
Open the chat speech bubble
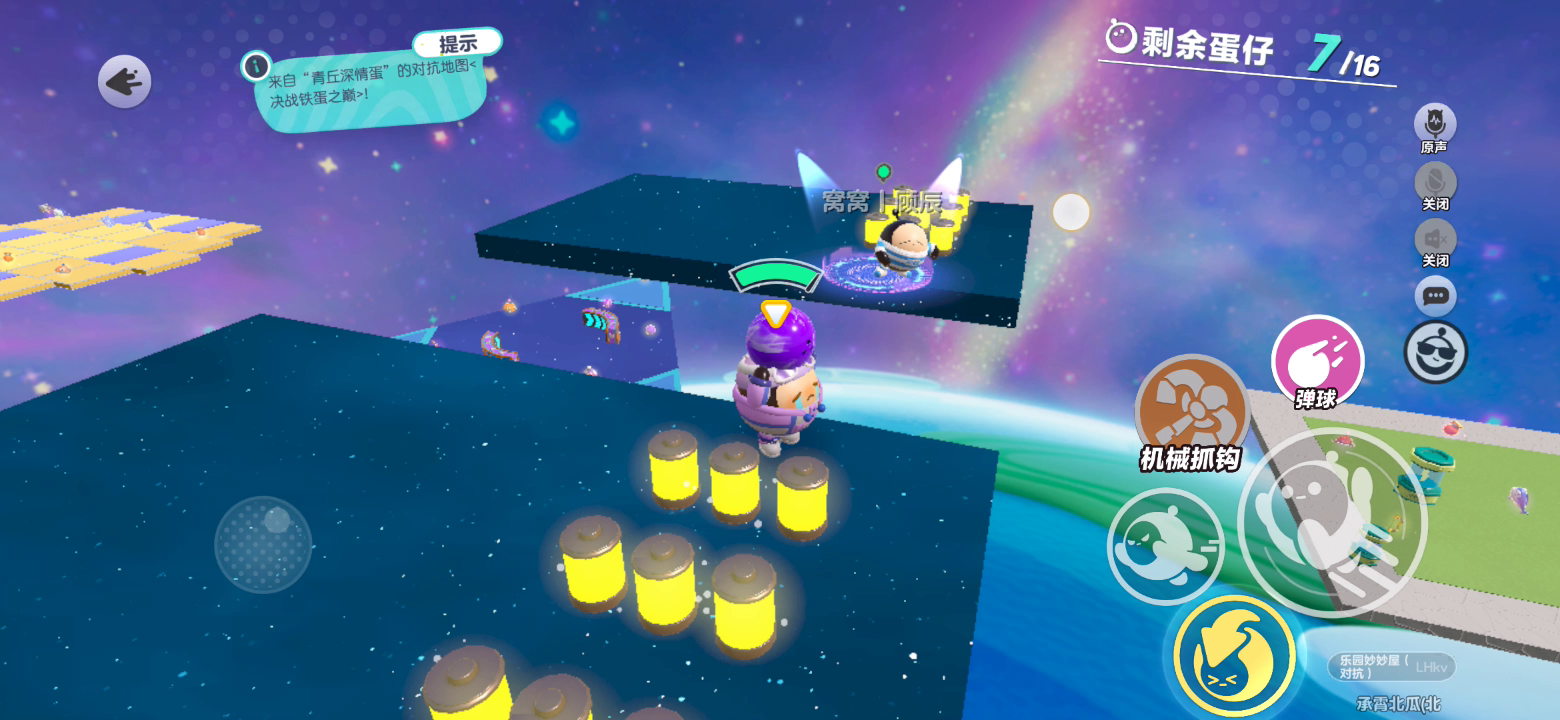click(1435, 296)
